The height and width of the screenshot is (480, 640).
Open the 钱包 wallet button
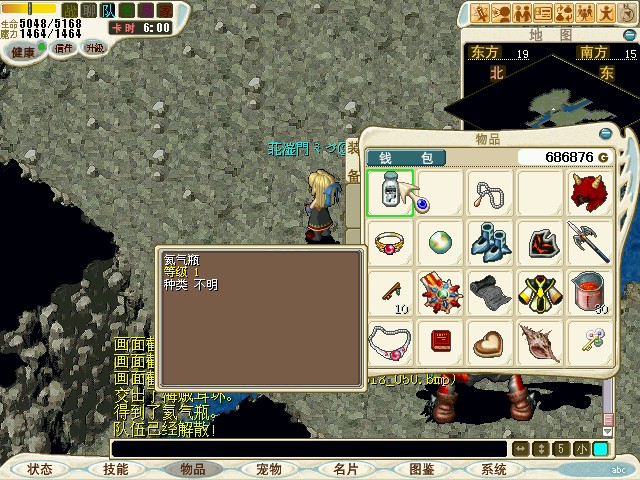[406, 158]
